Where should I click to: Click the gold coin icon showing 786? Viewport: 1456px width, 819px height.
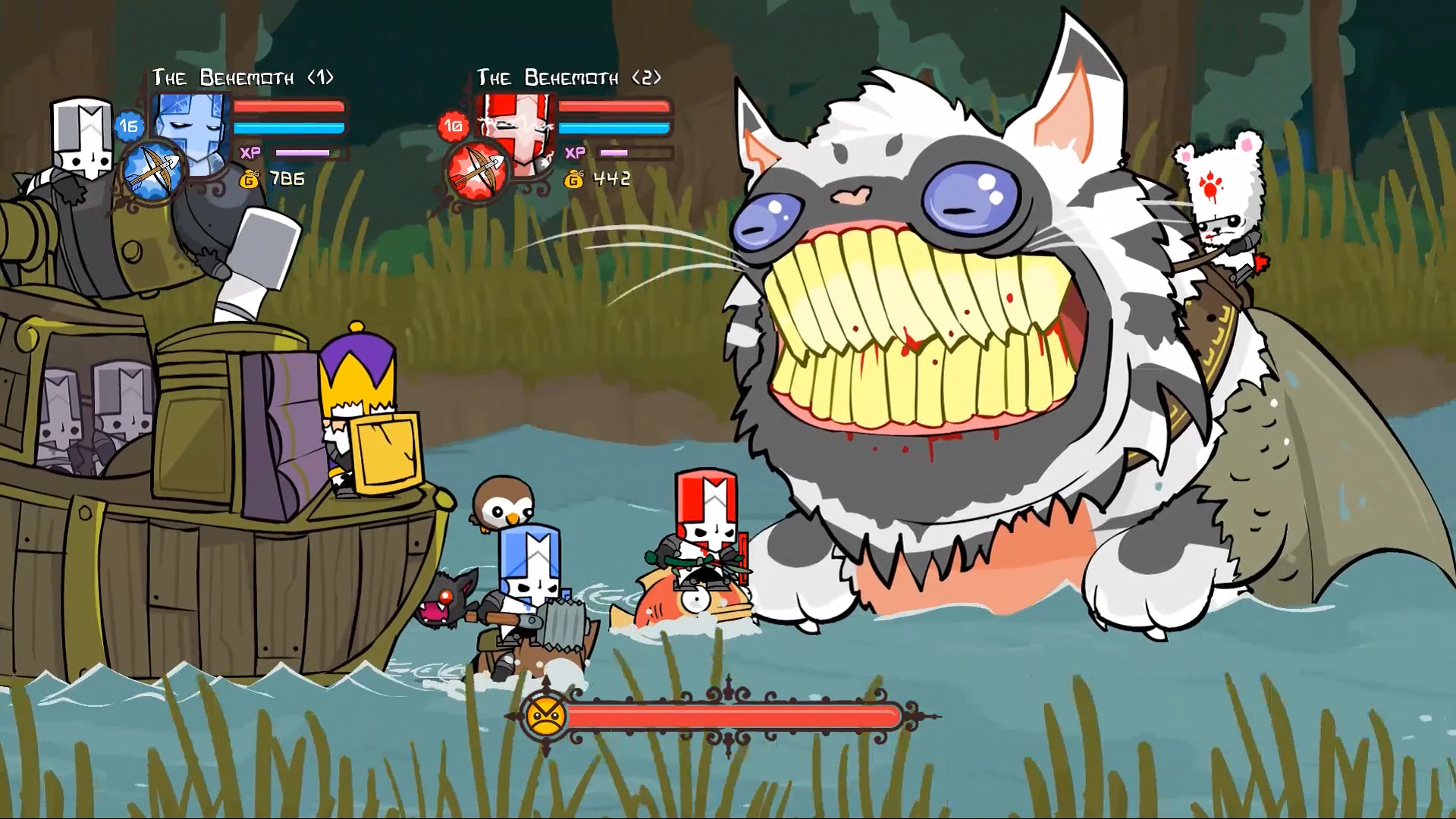tap(249, 180)
